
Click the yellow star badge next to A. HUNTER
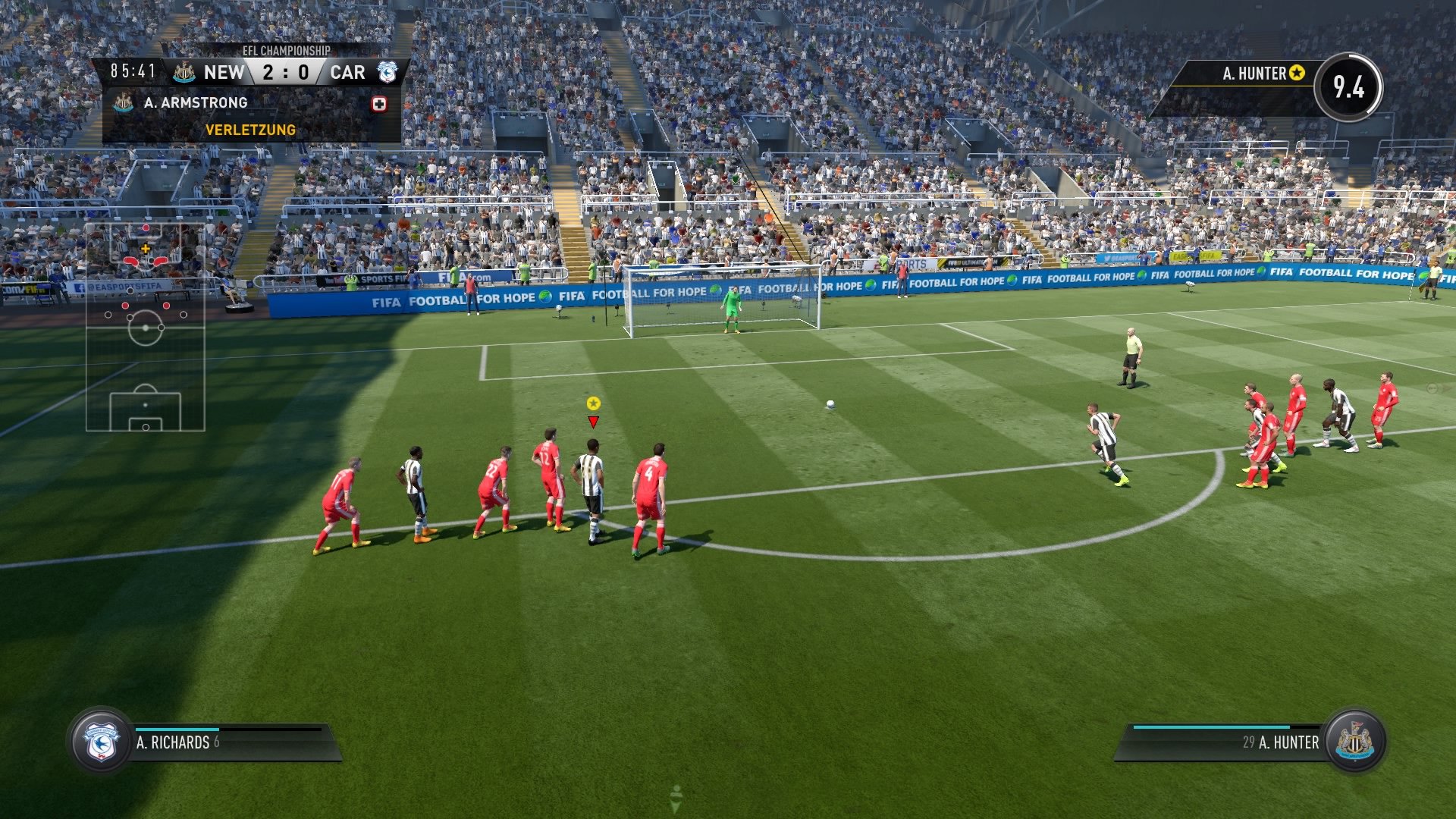tap(1298, 74)
